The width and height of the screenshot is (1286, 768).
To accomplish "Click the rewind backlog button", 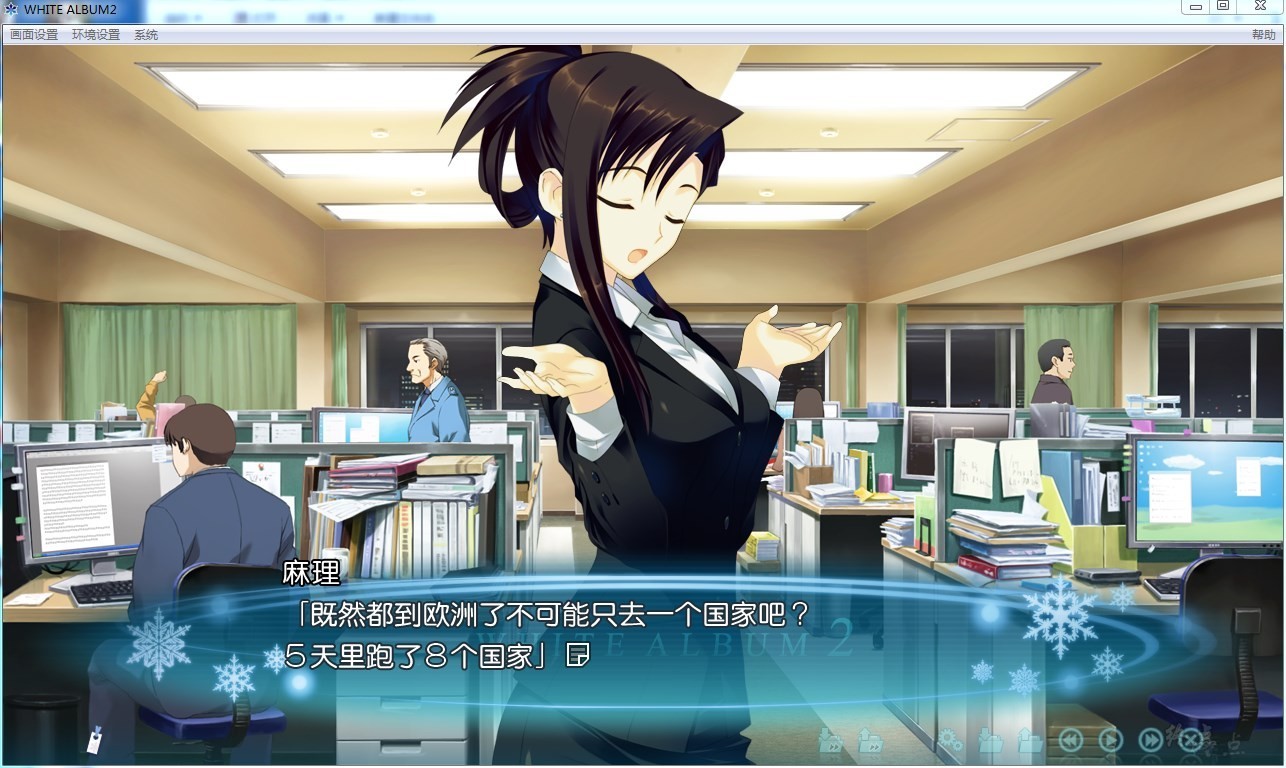I will (1071, 741).
